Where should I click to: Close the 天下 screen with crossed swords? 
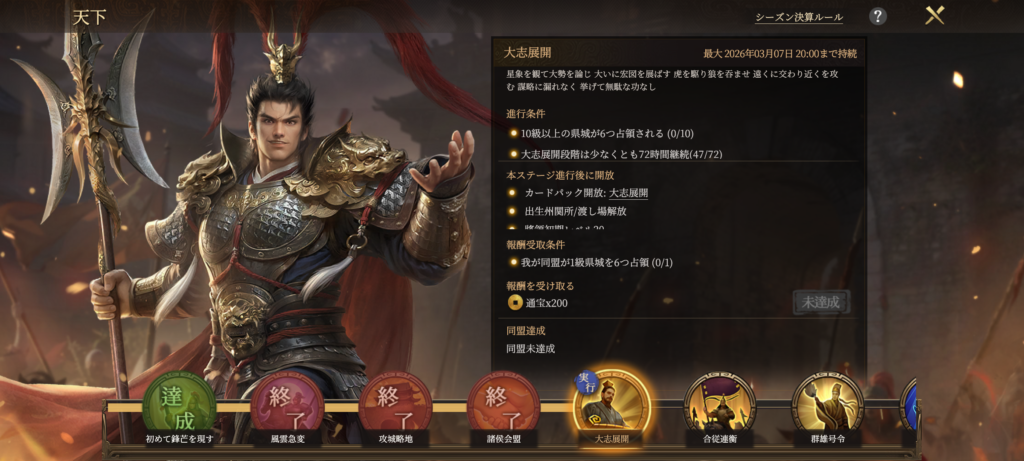pos(935,15)
